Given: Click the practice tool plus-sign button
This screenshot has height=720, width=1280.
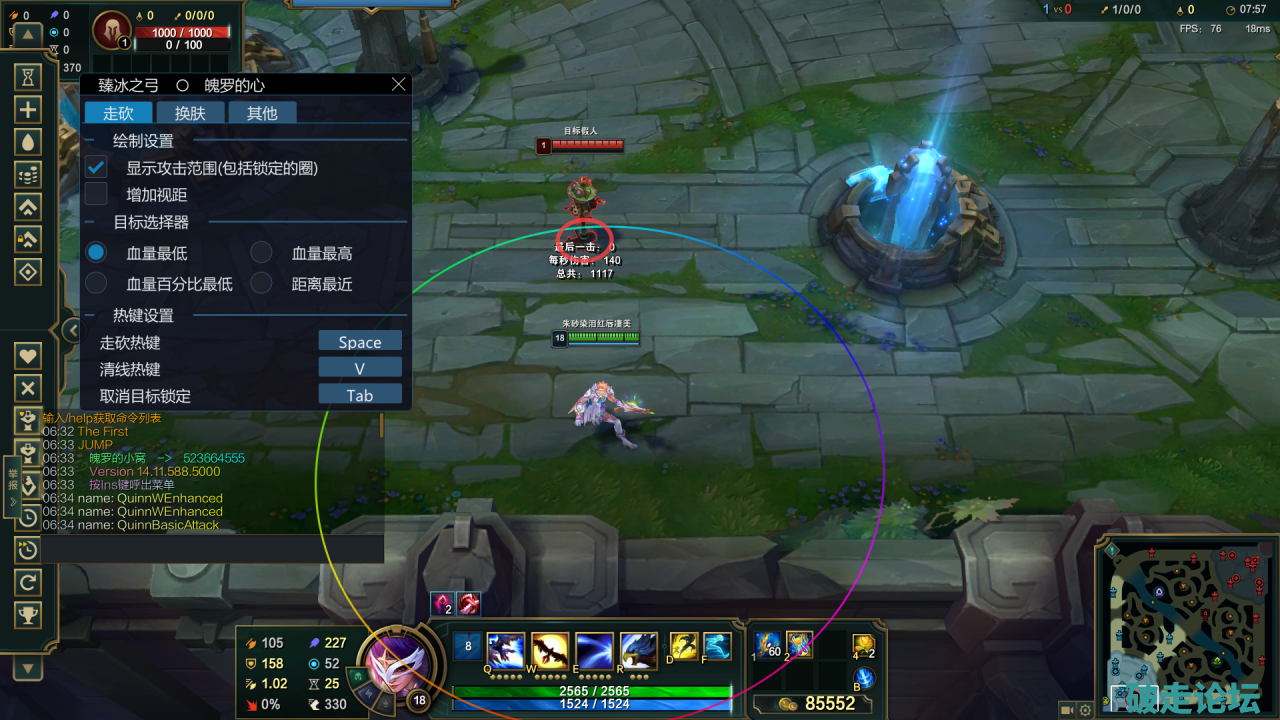Looking at the screenshot, I should click(x=27, y=110).
